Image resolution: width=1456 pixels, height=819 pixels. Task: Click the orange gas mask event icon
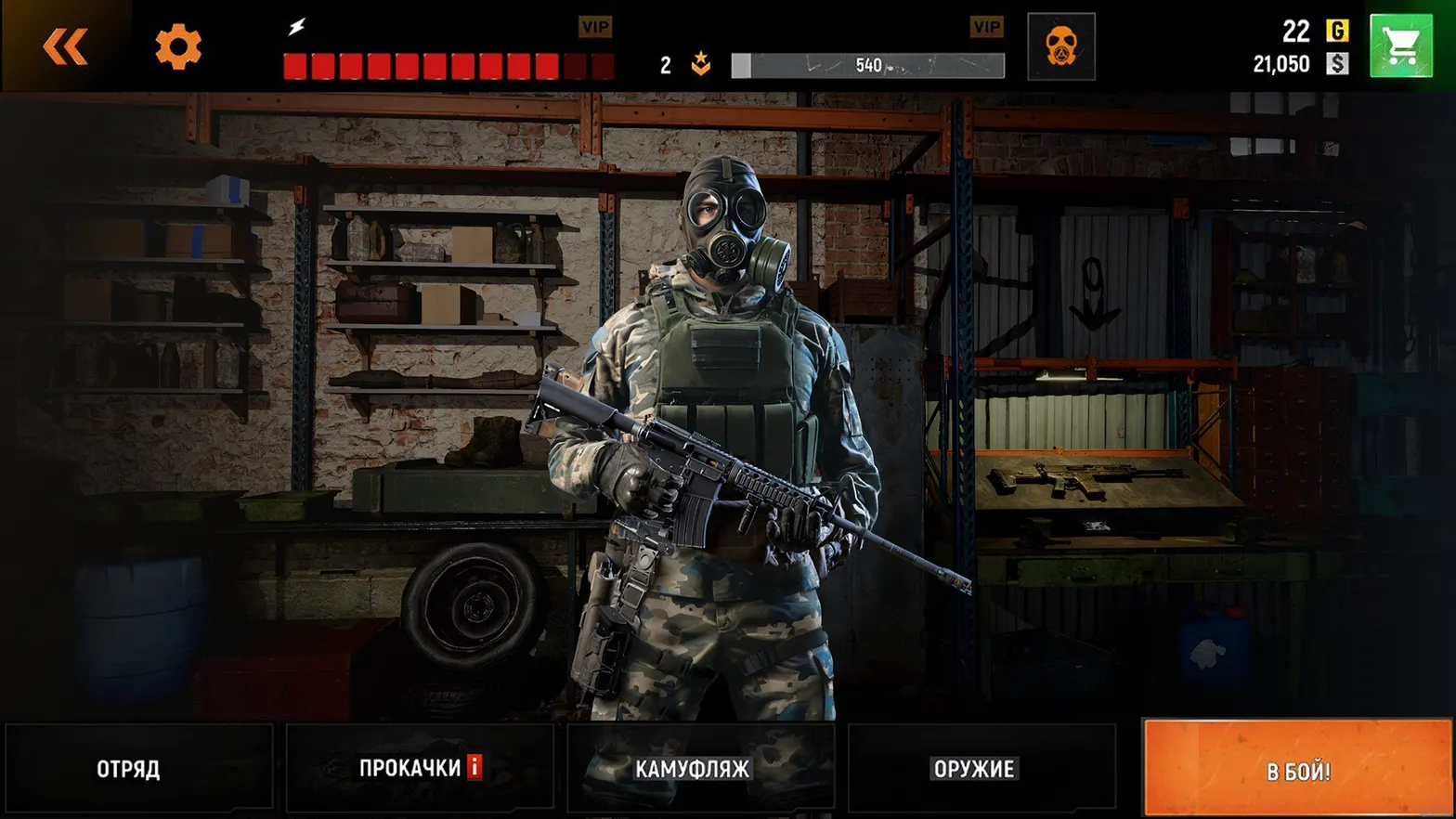point(1060,45)
